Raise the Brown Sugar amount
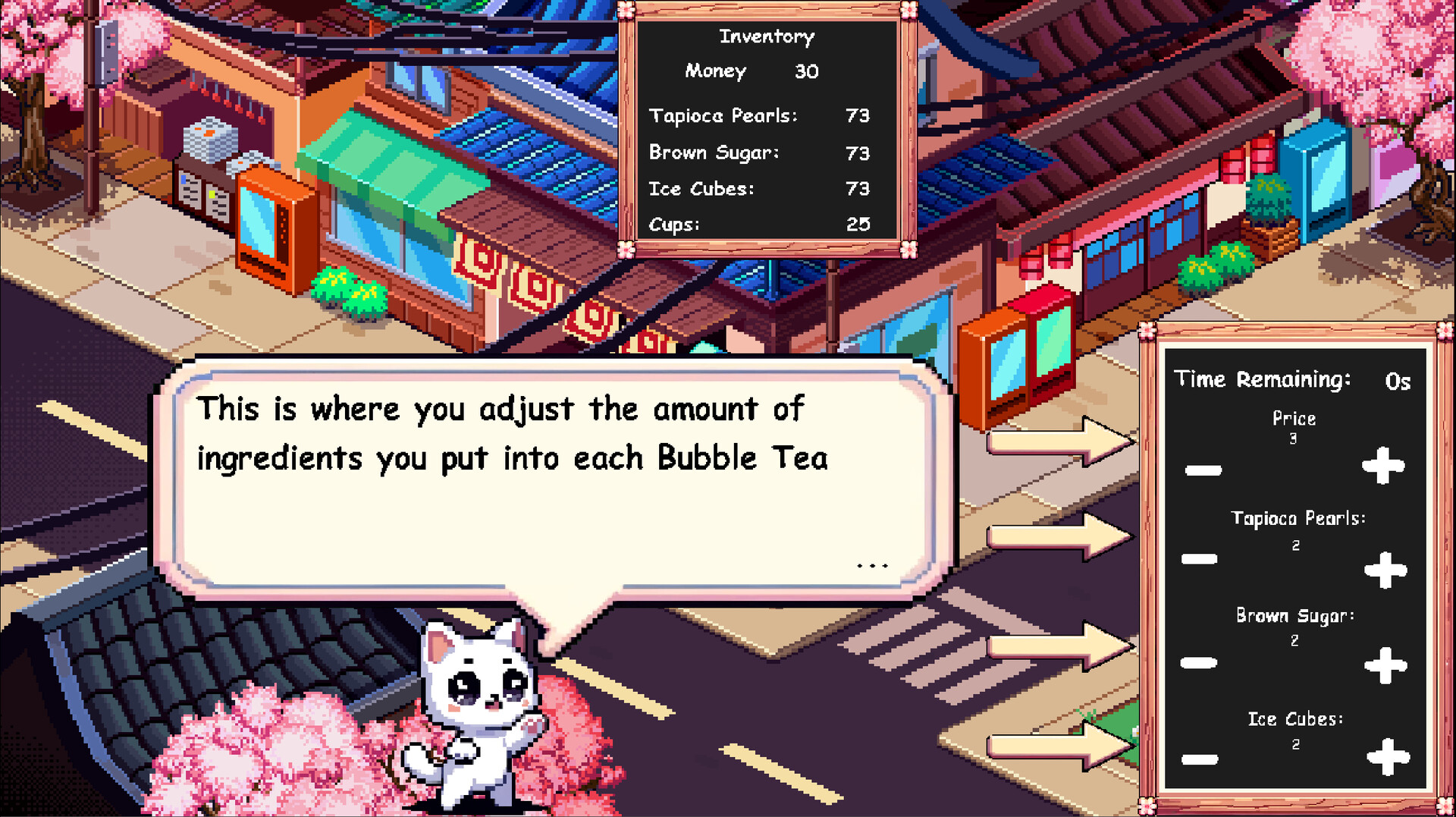 pos(1385,665)
